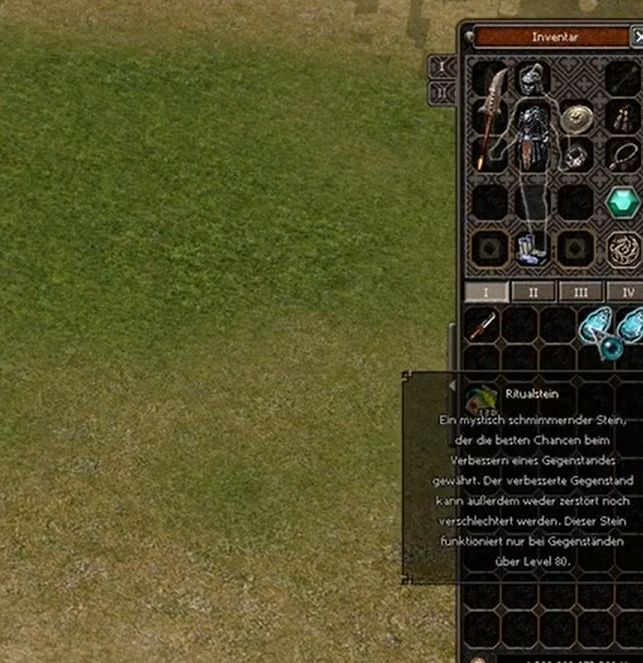Screen dimensions: 643x663
Task: Close the Inventar window
Action: click(x=638, y=37)
